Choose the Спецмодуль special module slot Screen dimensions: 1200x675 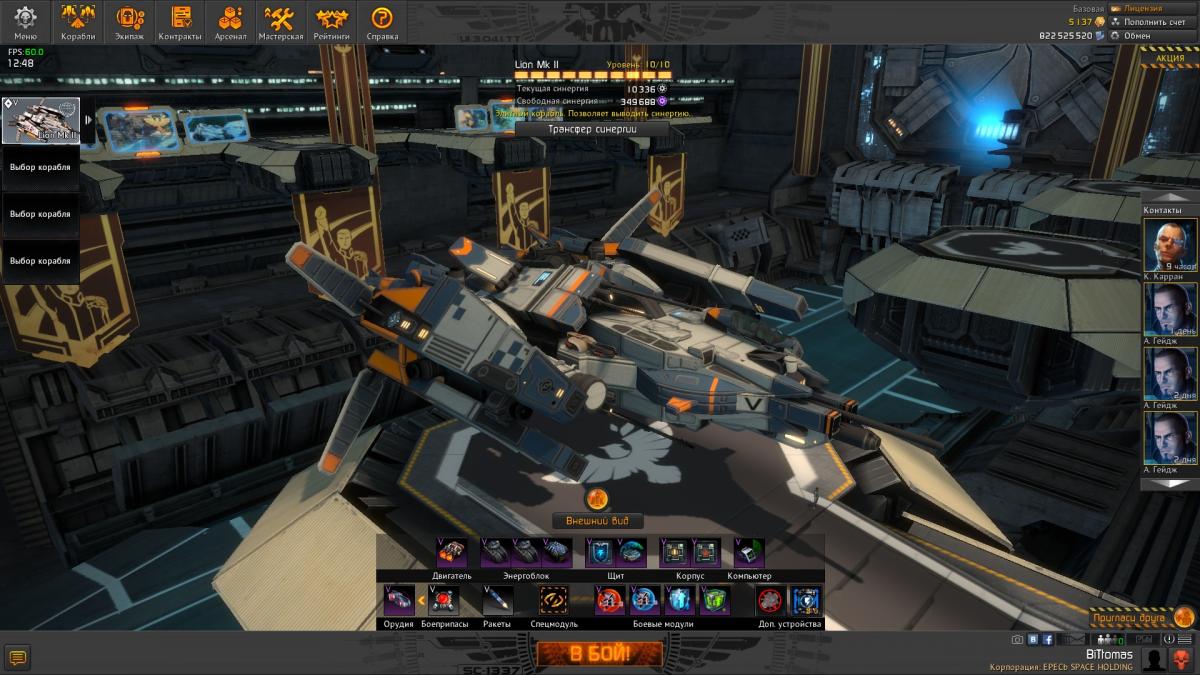pyautogui.click(x=553, y=600)
